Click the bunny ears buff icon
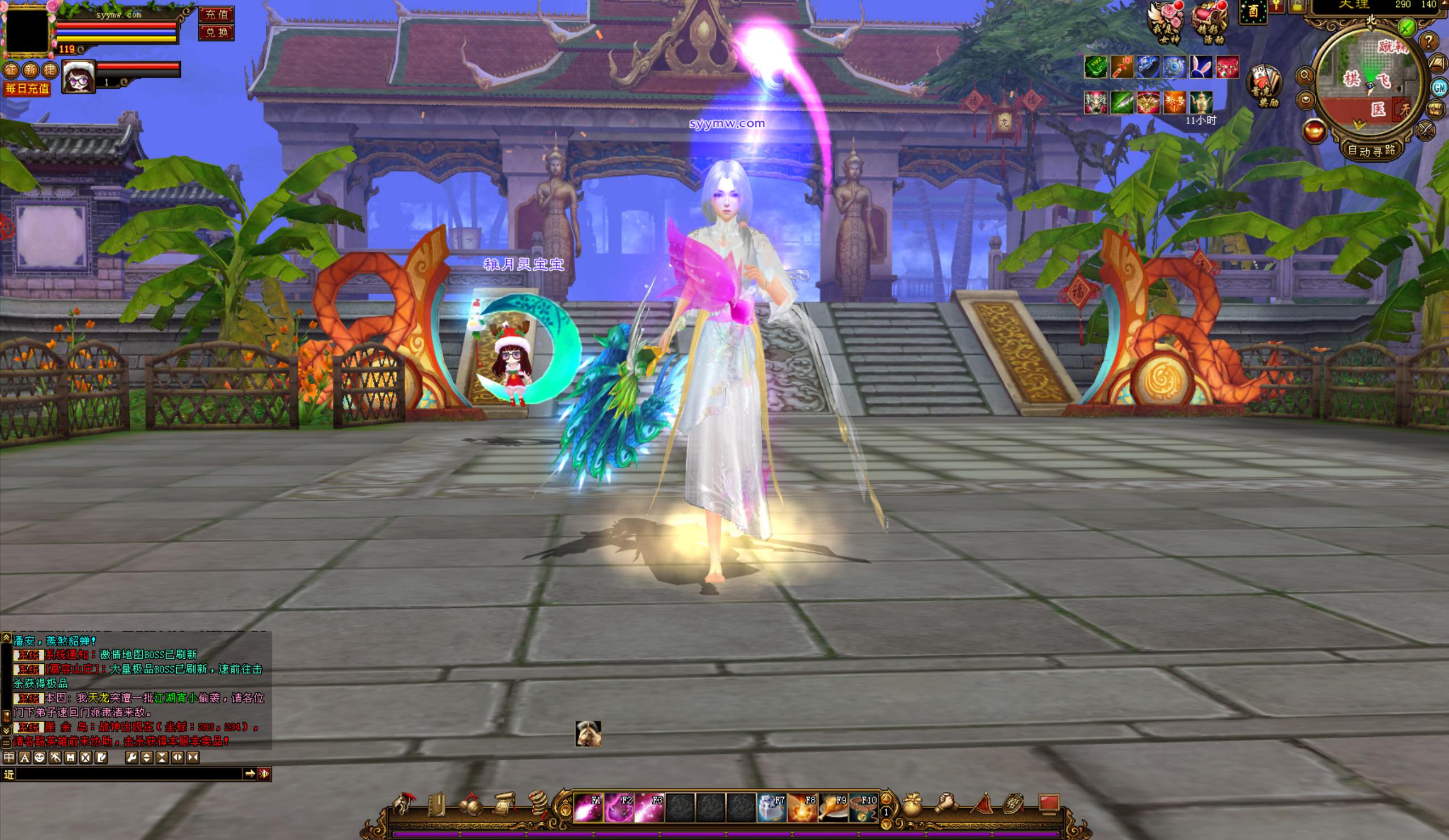Viewport: 1449px width, 840px height. coord(1201,67)
